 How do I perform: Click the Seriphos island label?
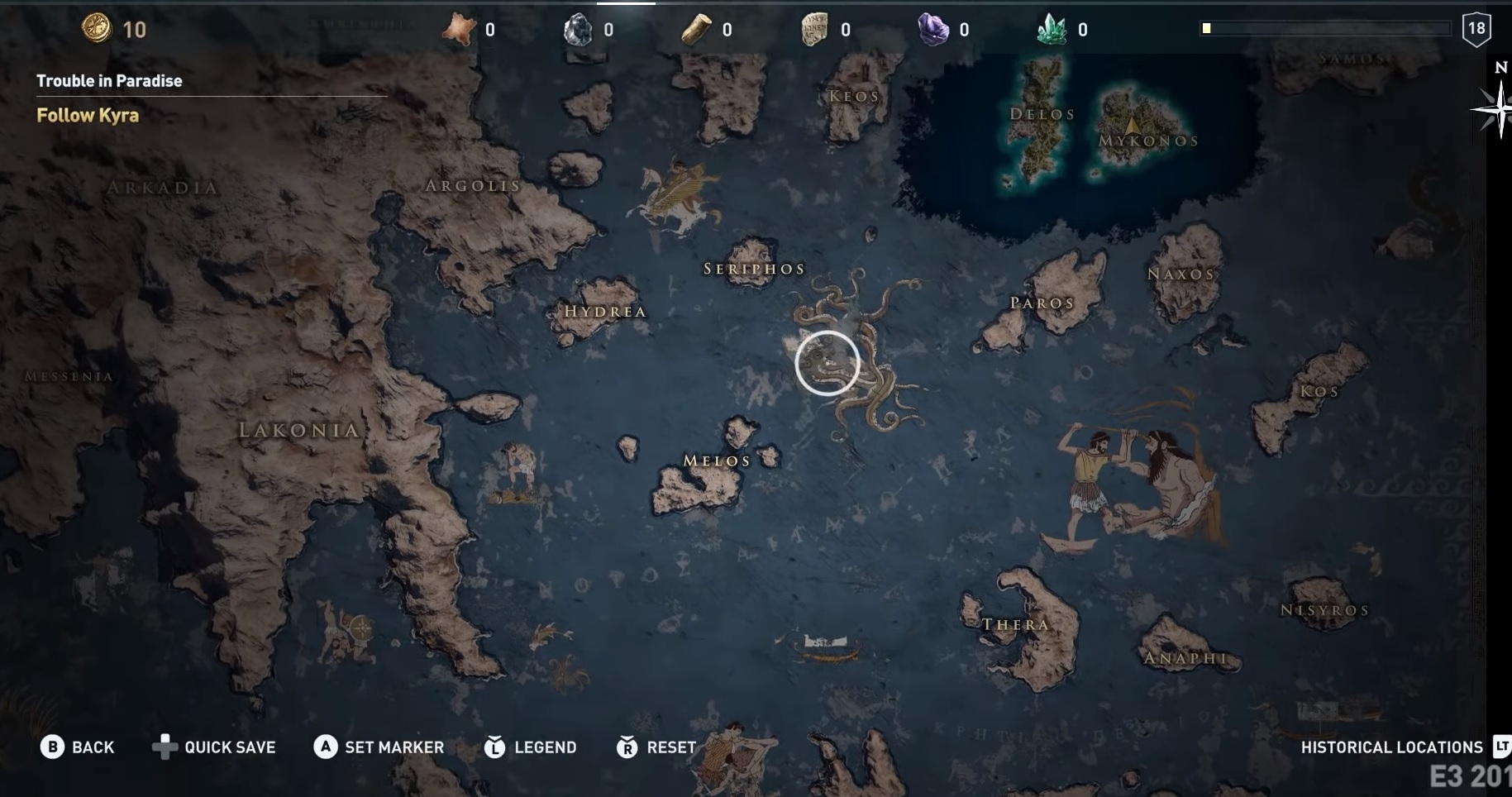click(754, 269)
